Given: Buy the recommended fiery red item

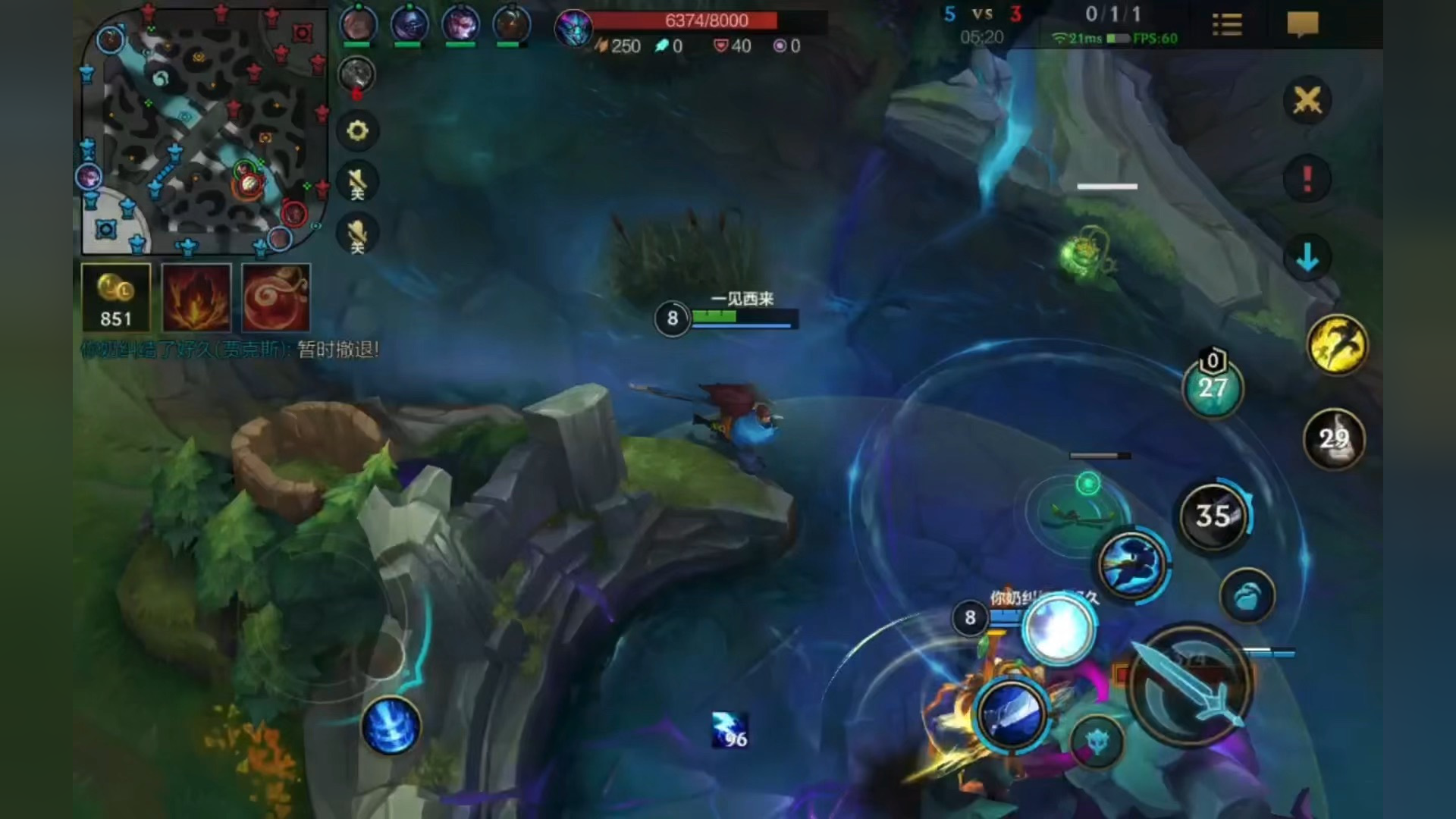Looking at the screenshot, I should coord(196,298).
